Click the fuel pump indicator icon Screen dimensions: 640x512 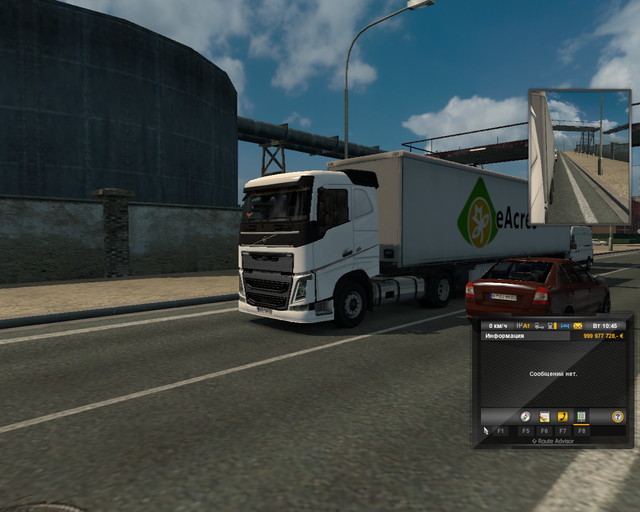pos(551,325)
